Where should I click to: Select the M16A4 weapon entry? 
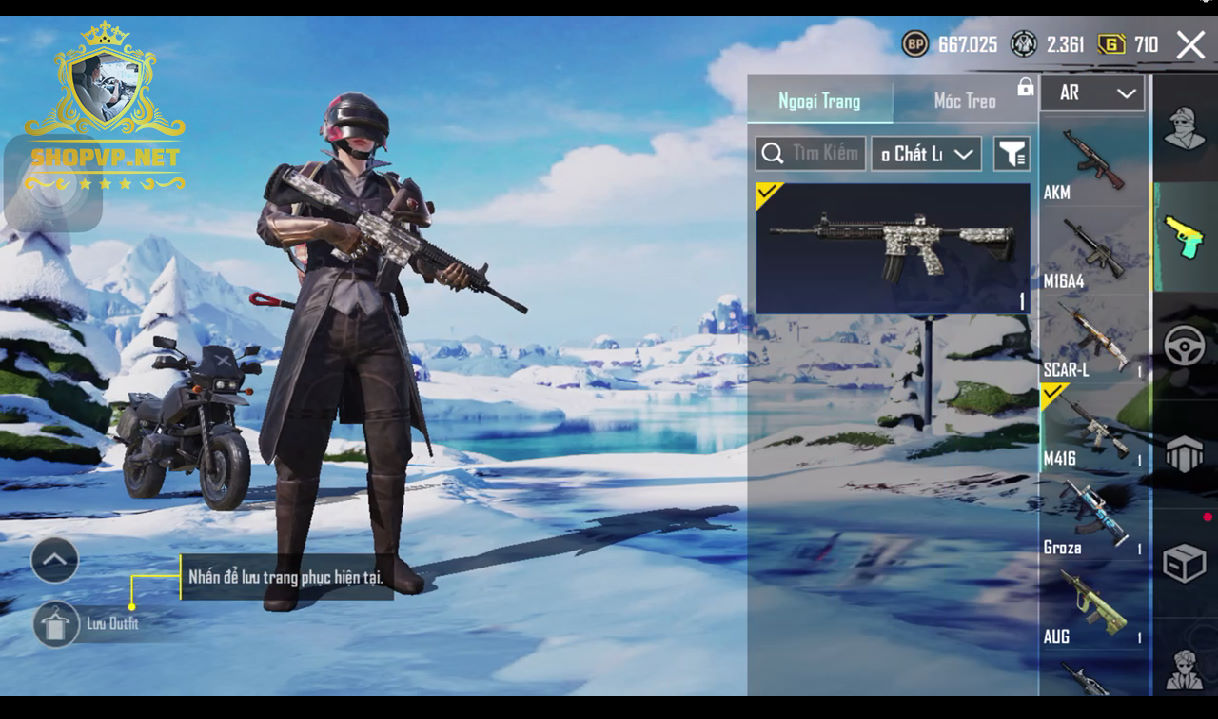1093,252
